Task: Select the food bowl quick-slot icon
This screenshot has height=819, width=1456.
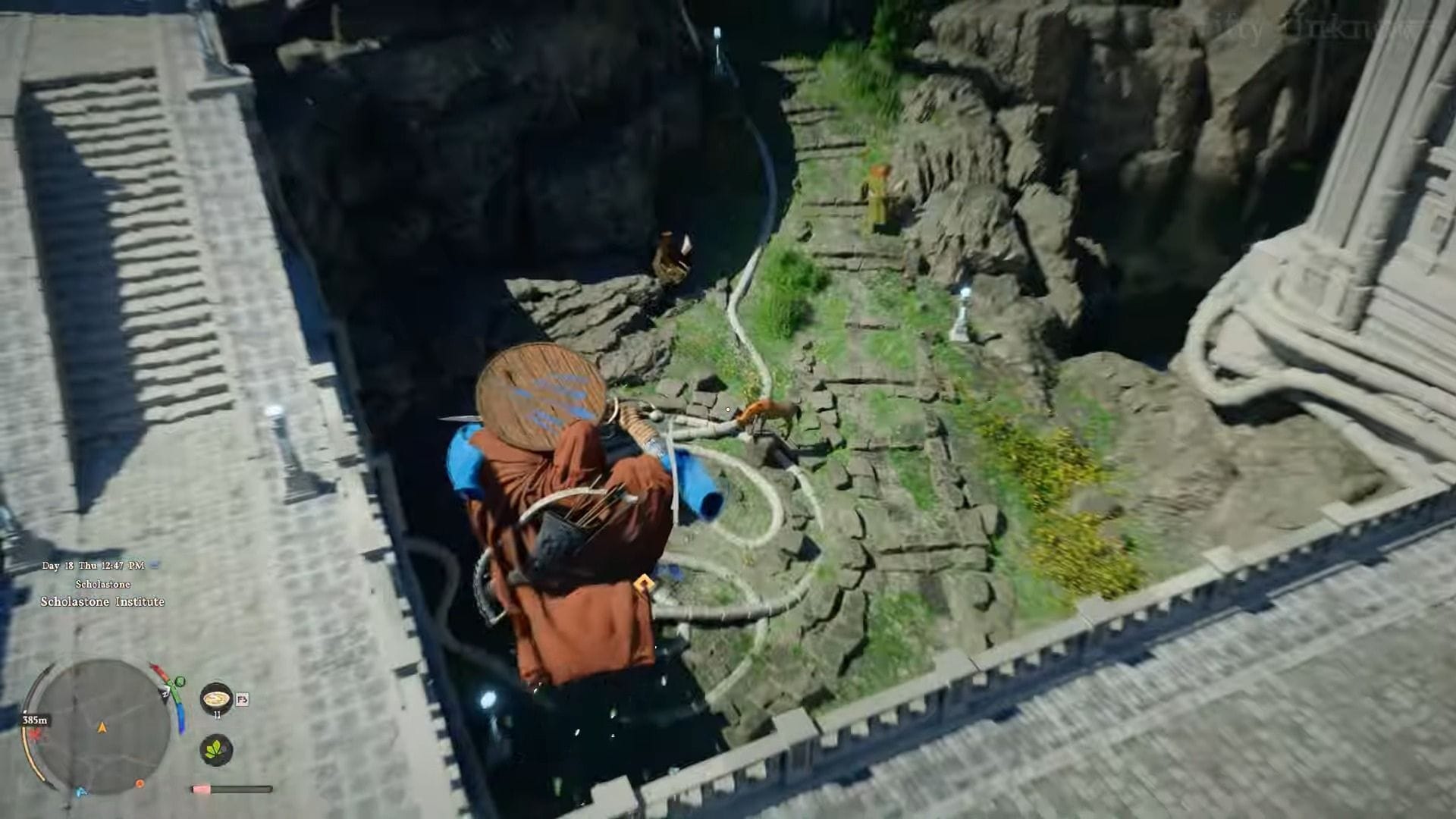Action: [216, 699]
